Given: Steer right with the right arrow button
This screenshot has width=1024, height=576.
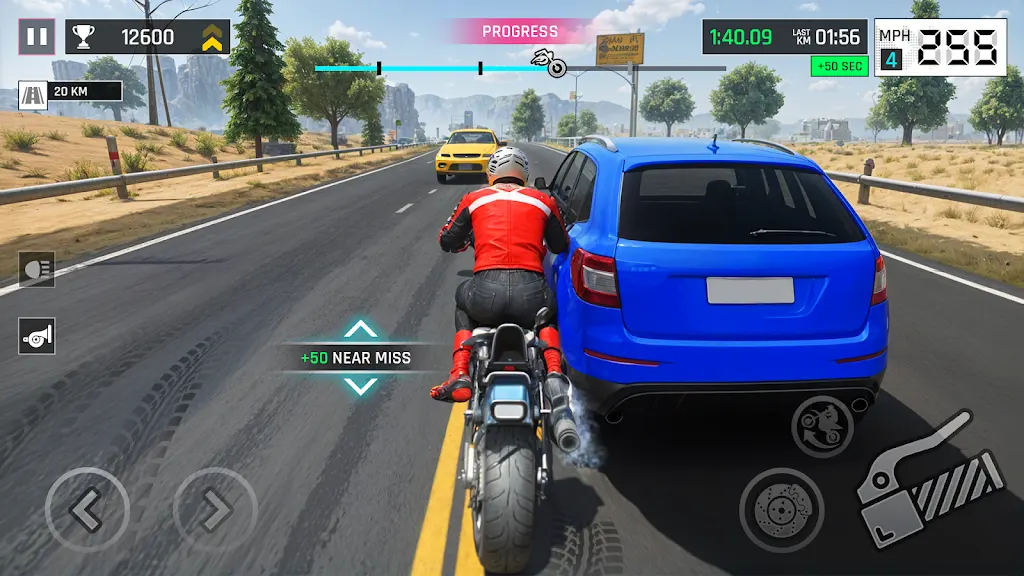Looking at the screenshot, I should 215,511.
